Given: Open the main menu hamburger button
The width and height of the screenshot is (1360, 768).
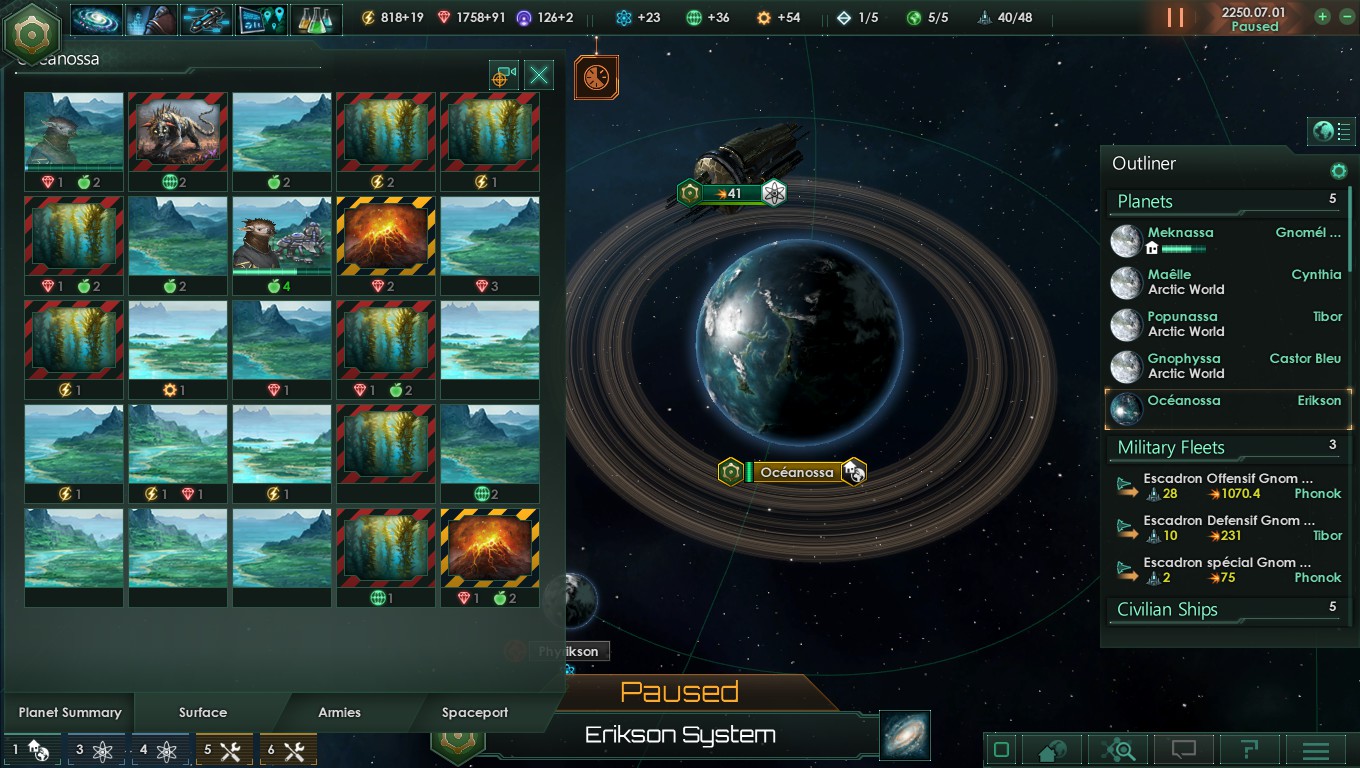Looking at the screenshot, I should point(1315,750).
